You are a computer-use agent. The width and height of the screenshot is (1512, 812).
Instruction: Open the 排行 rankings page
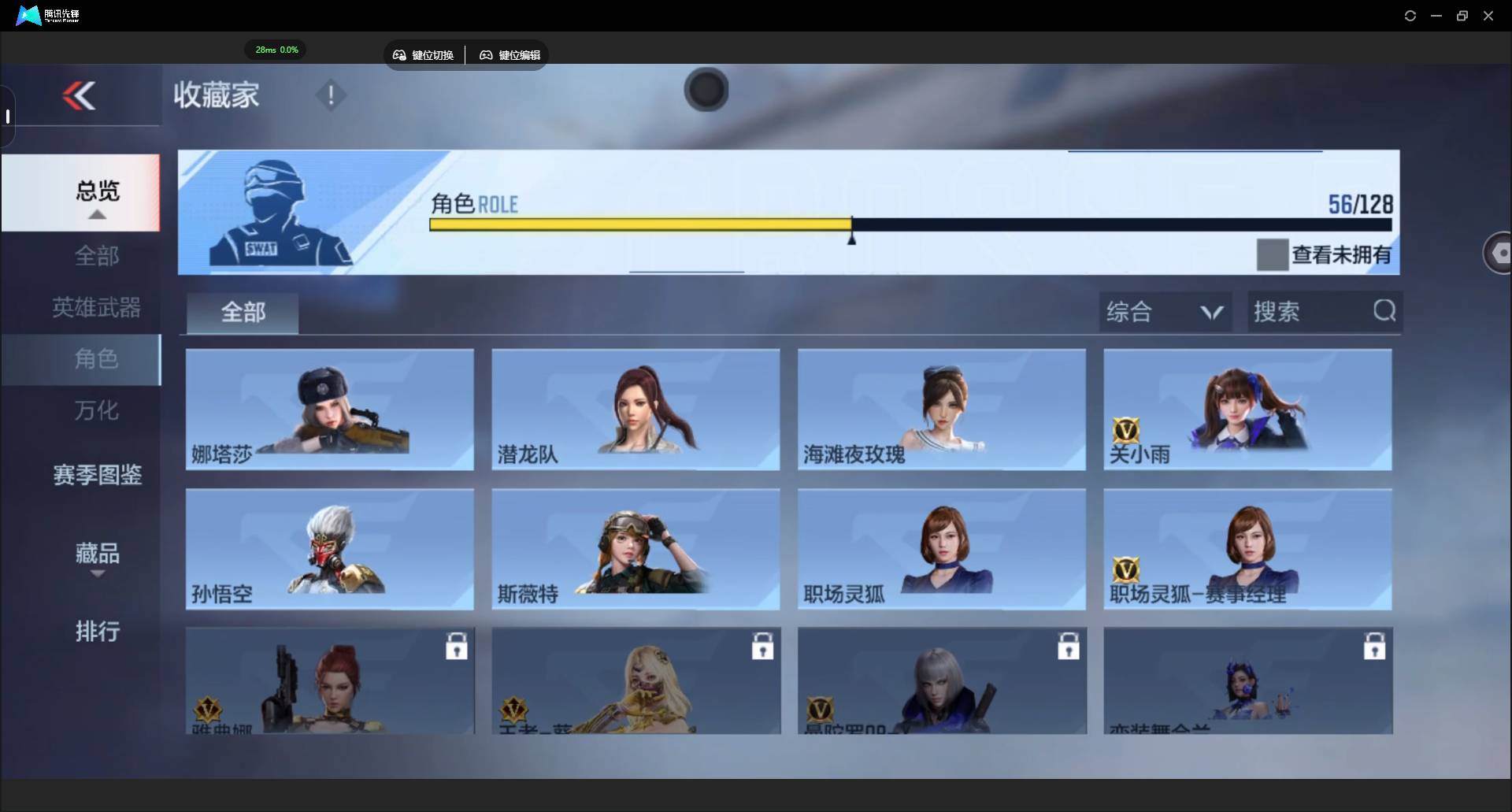click(x=97, y=632)
